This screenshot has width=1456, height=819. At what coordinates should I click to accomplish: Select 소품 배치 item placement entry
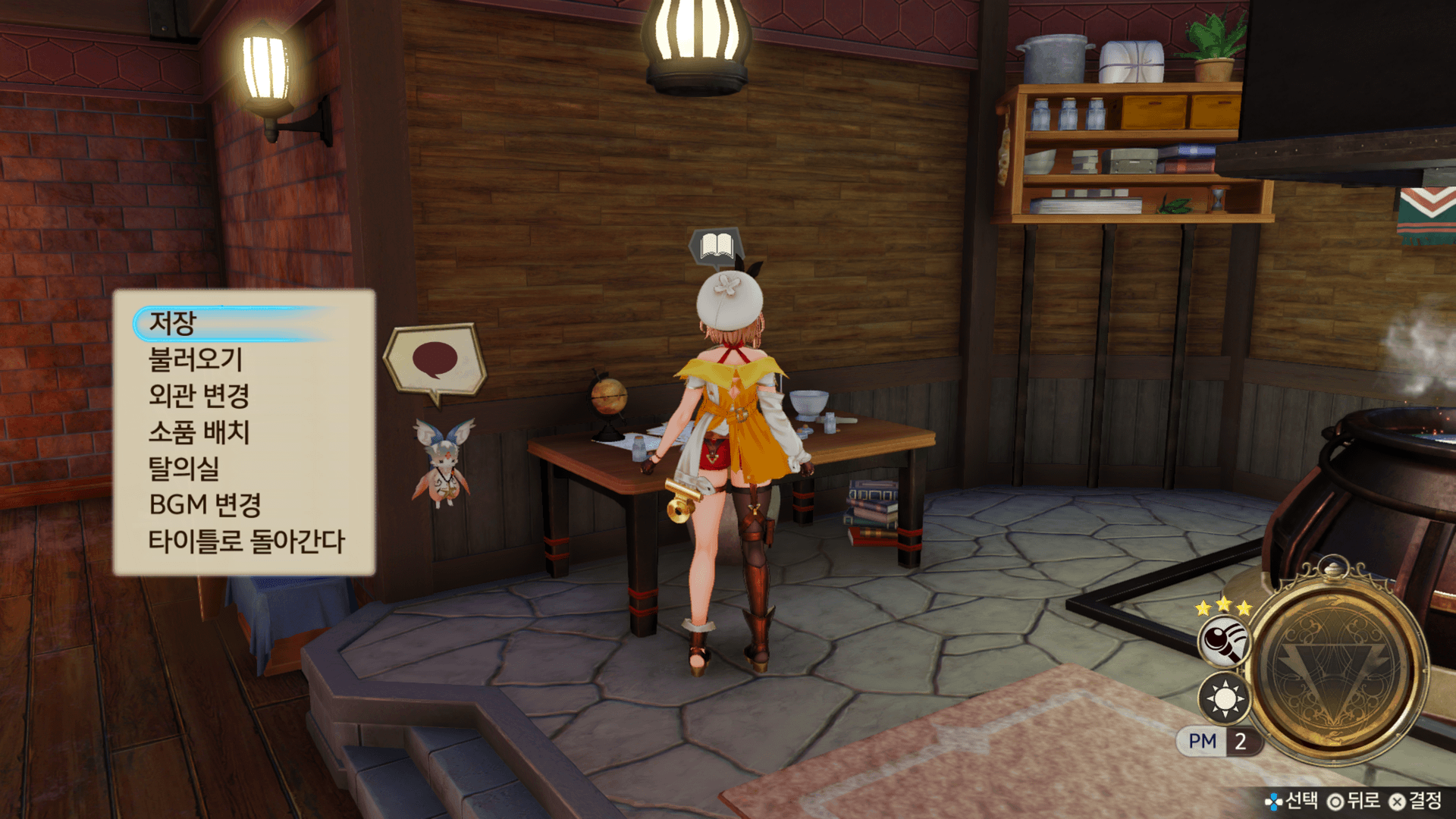[x=199, y=432]
